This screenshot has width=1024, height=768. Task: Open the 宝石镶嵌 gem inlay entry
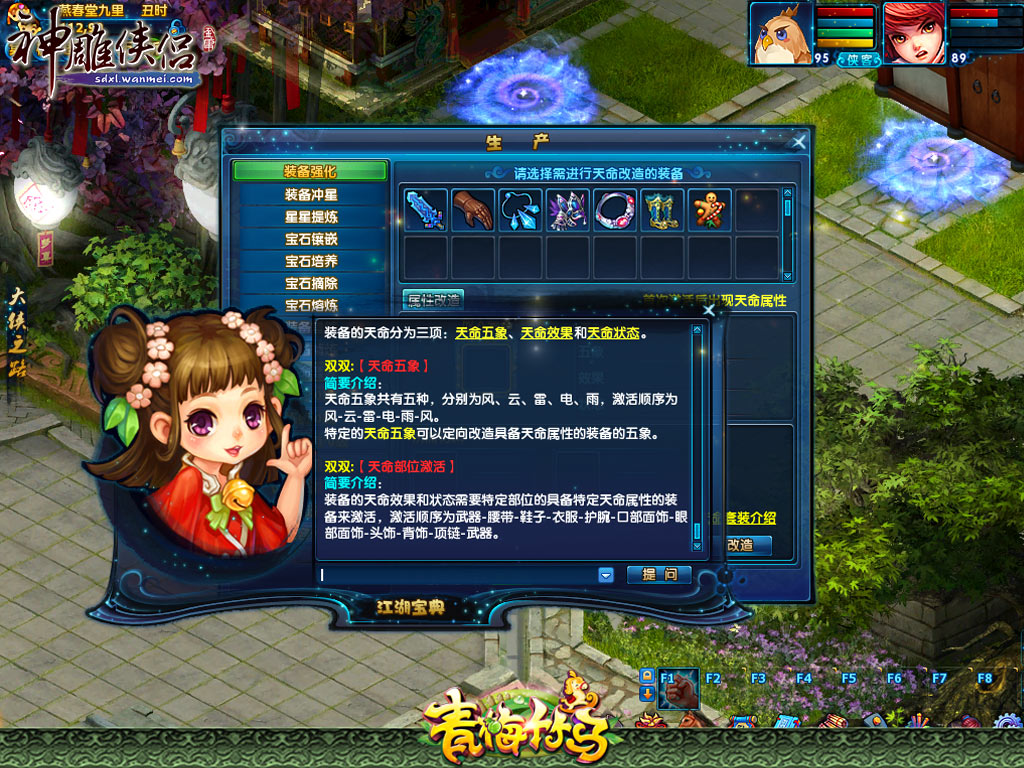tap(310, 239)
